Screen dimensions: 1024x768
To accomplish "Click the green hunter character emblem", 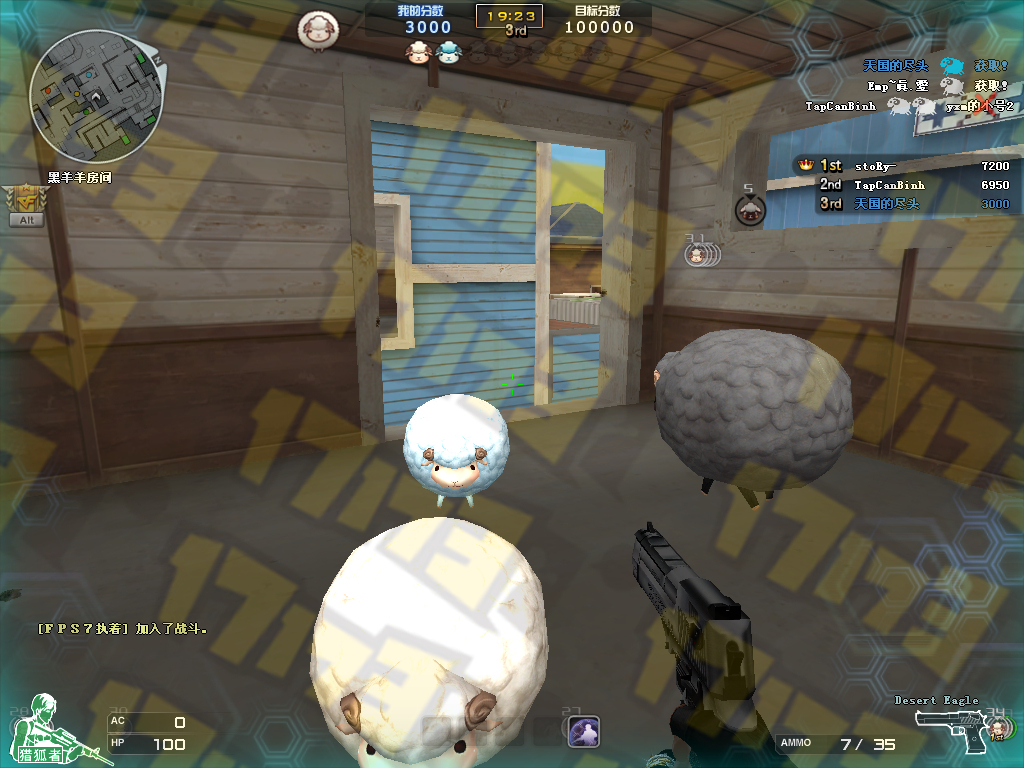I will pos(57,730).
